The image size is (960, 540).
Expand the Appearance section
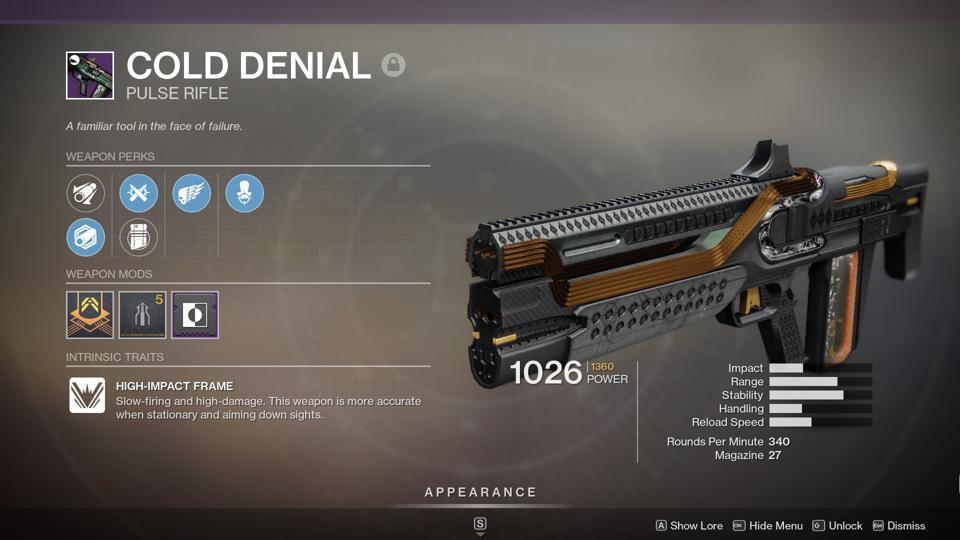click(480, 492)
